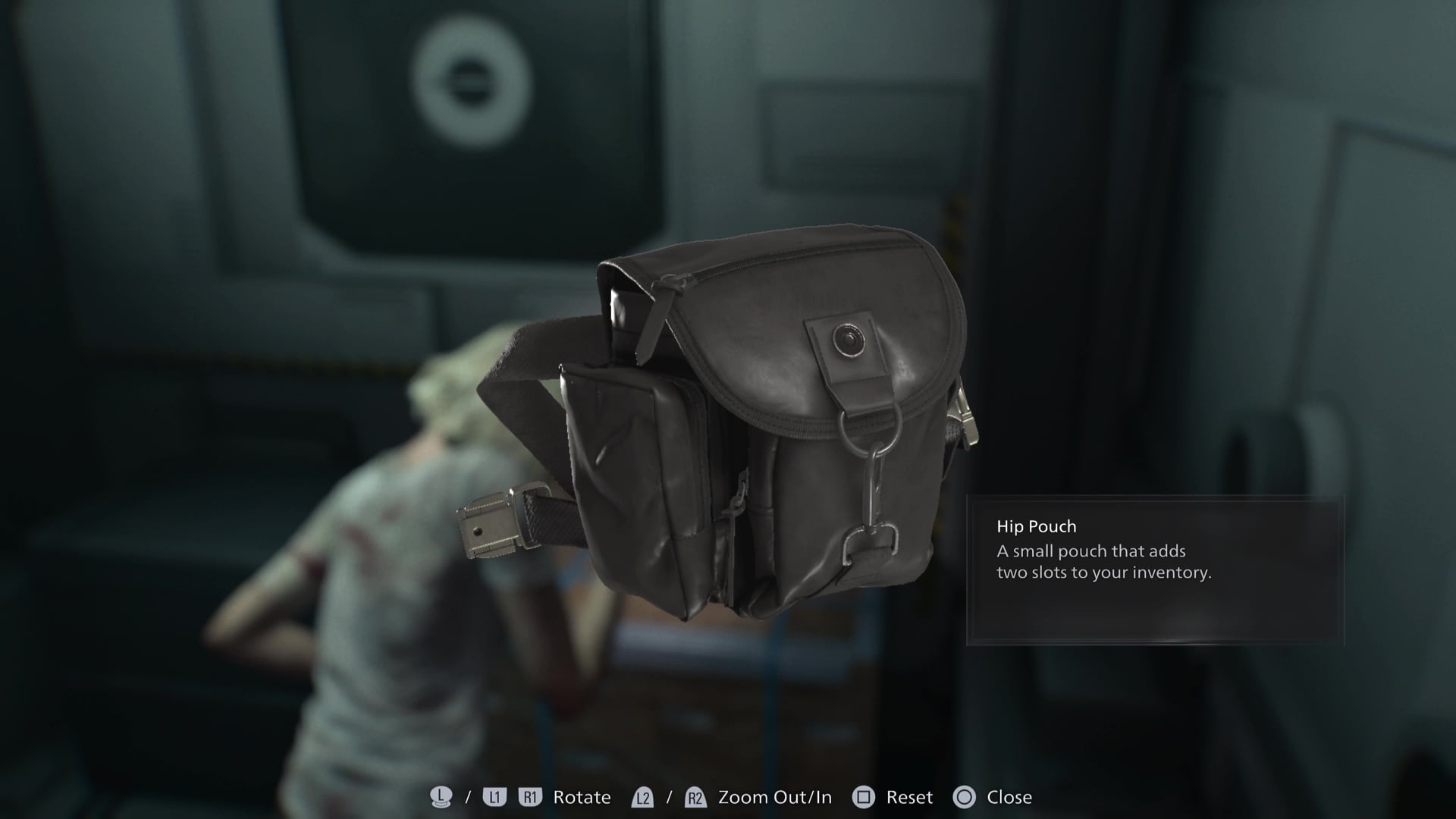Click the Square button Reset icon

(x=863, y=797)
